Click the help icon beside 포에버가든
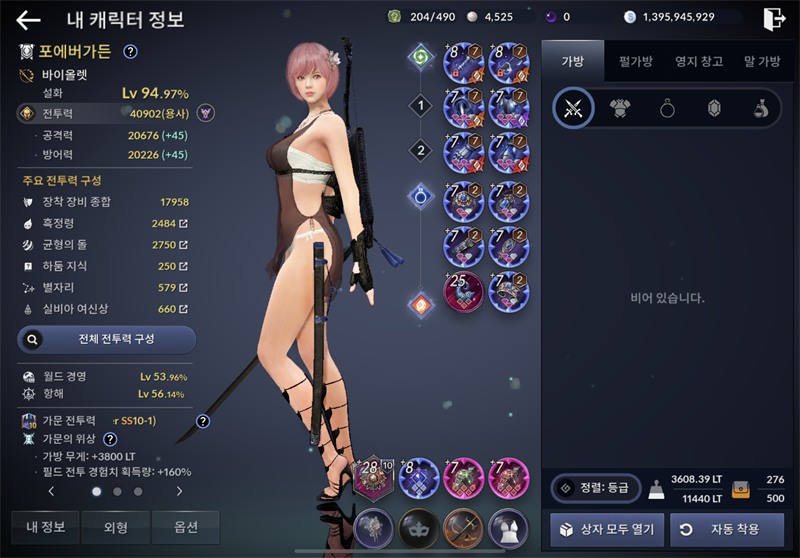The width and height of the screenshot is (800, 558). point(130,52)
